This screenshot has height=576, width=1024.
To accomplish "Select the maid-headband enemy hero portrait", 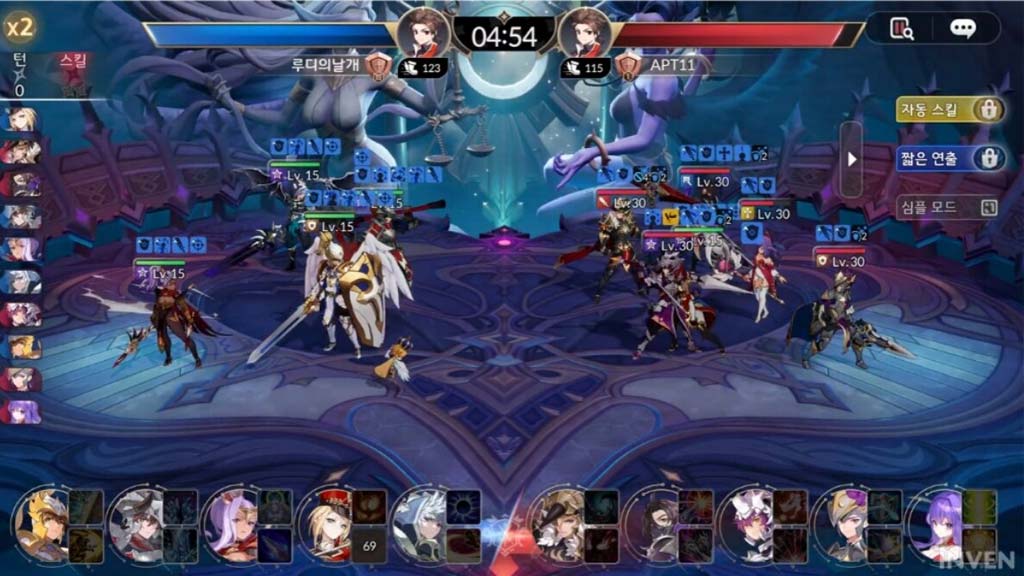I will click(750, 524).
